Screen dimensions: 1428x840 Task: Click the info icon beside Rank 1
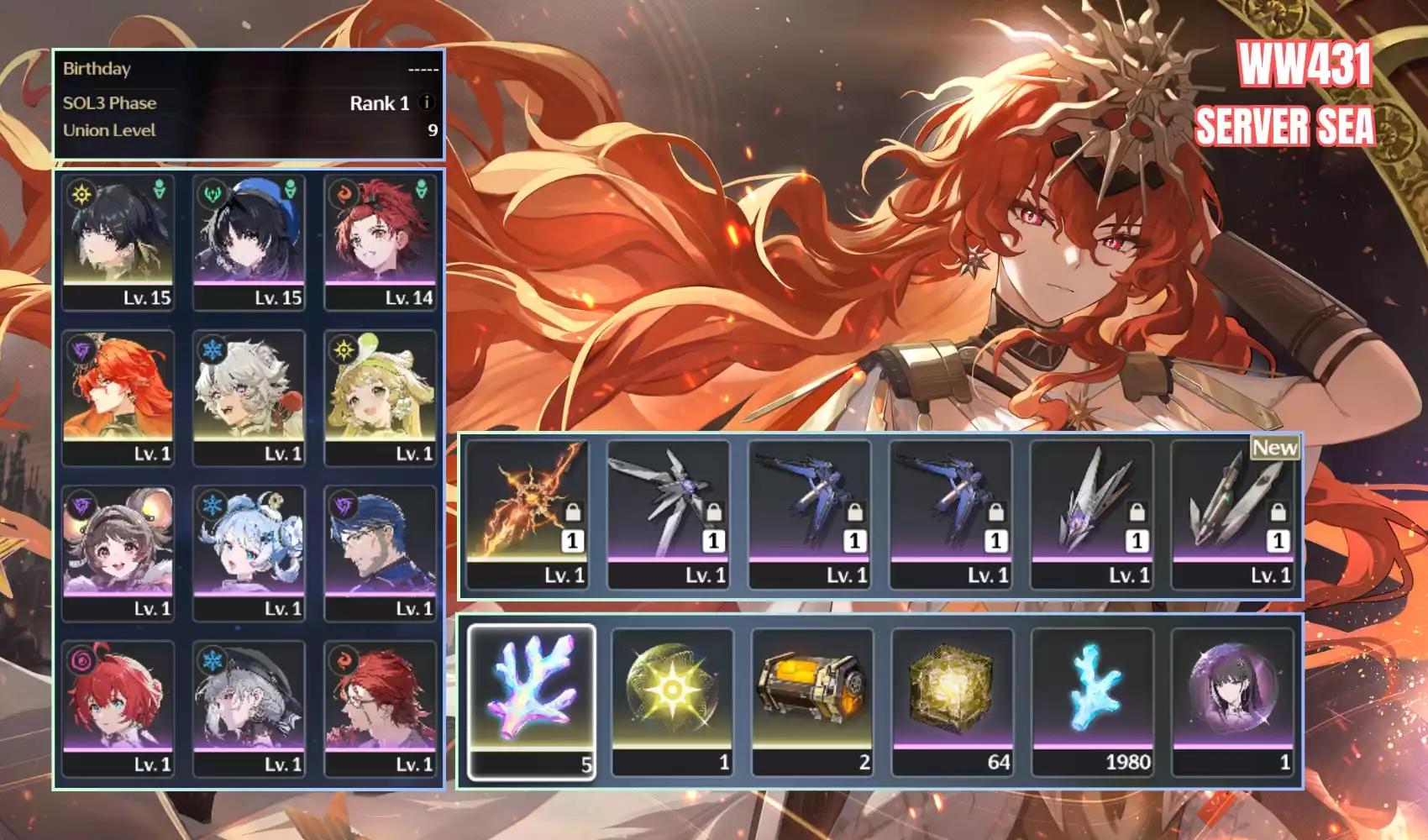(427, 102)
